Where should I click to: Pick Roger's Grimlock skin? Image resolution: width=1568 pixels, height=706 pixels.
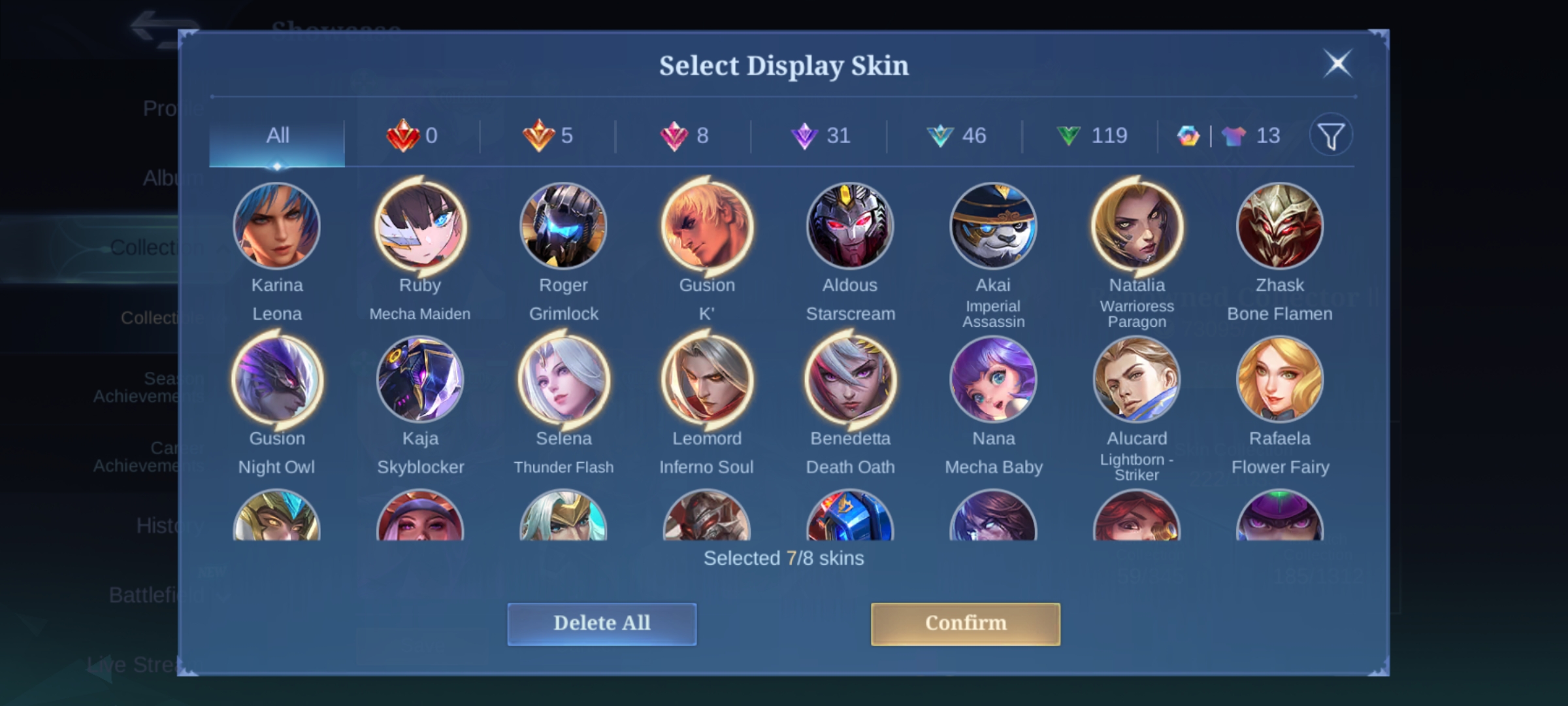pos(563,226)
